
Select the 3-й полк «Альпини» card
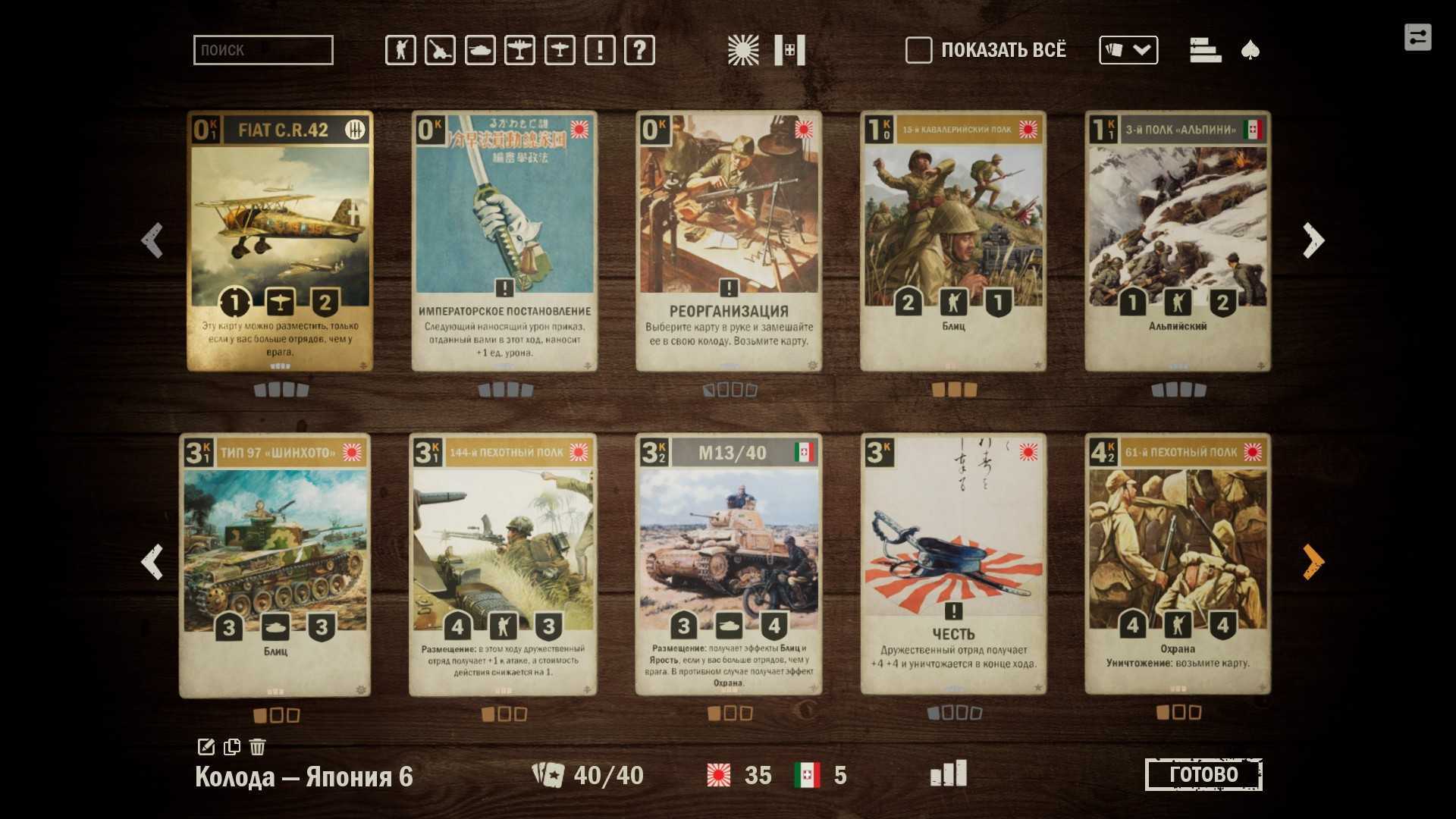point(1178,241)
